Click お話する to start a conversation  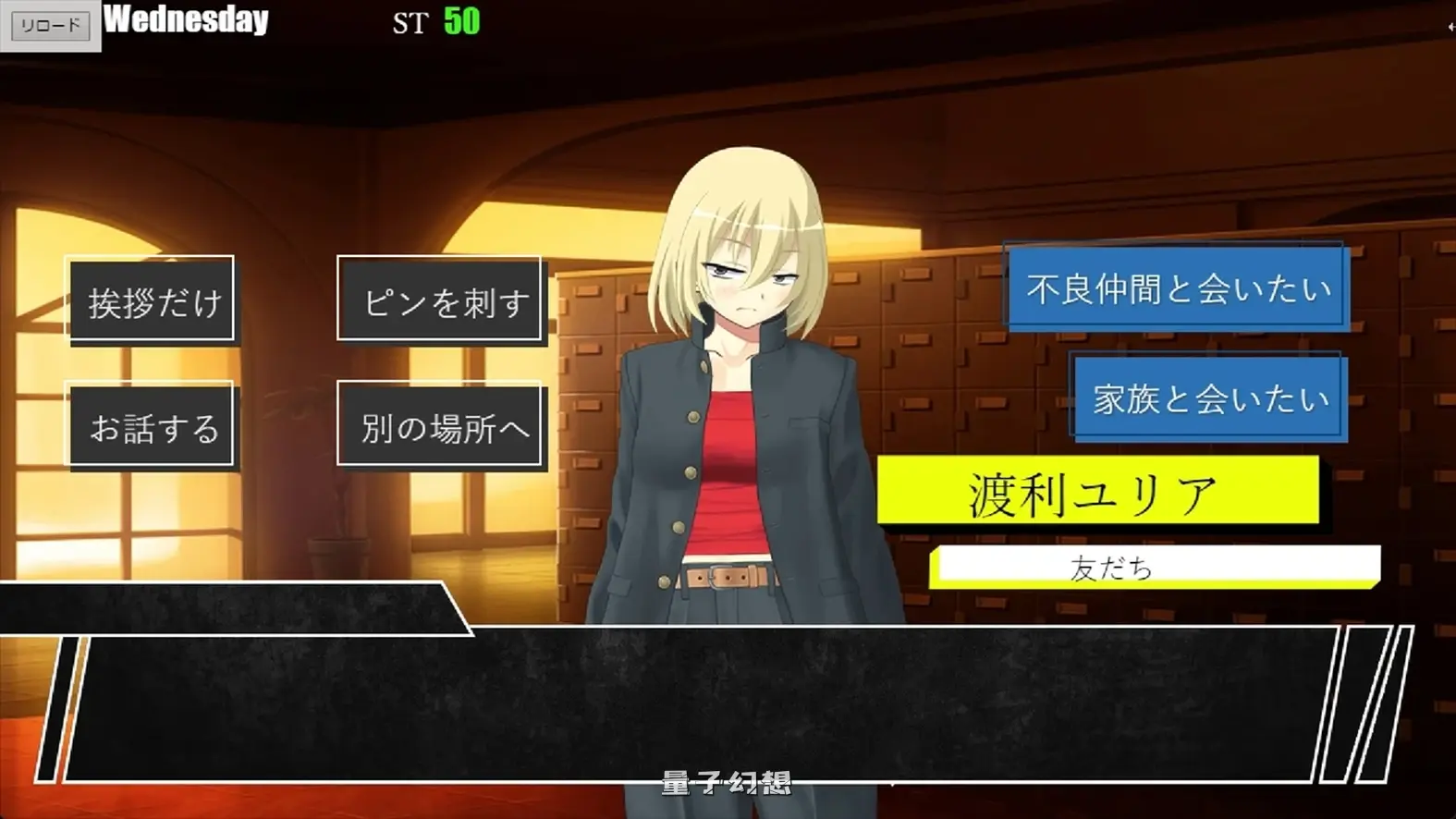click(x=152, y=426)
